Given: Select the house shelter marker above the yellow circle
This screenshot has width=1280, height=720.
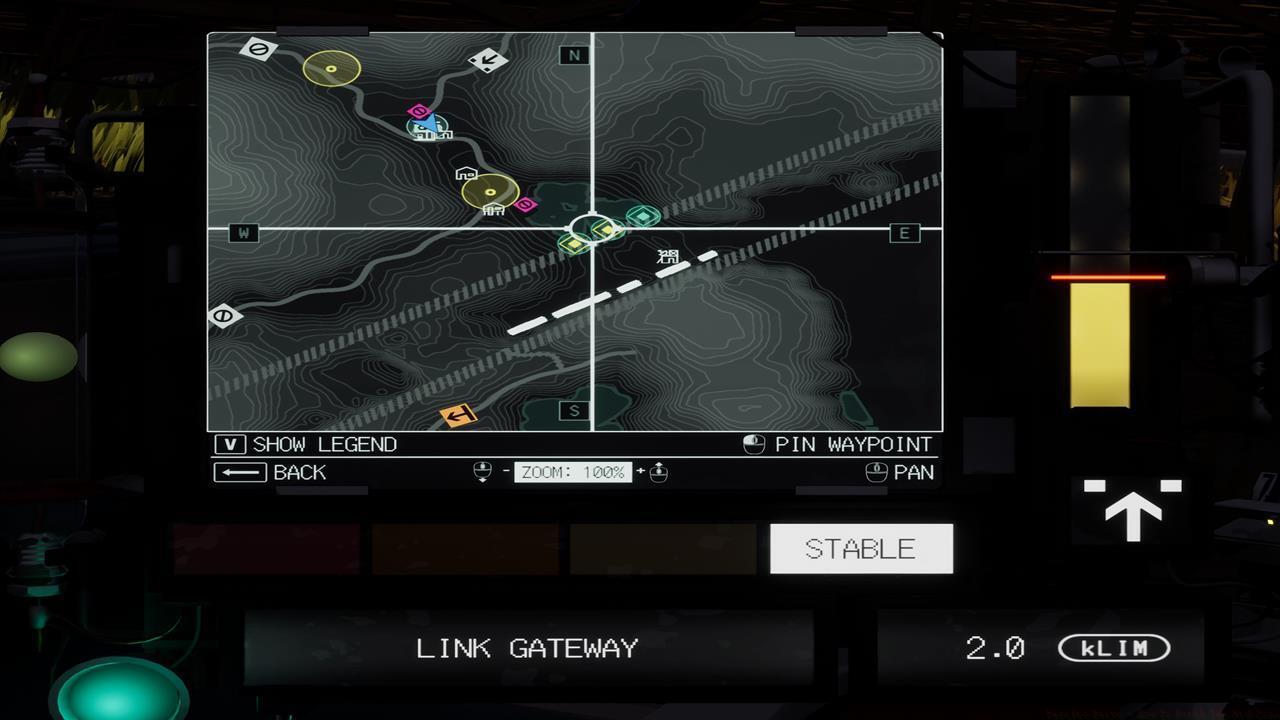Looking at the screenshot, I should coord(466,173).
